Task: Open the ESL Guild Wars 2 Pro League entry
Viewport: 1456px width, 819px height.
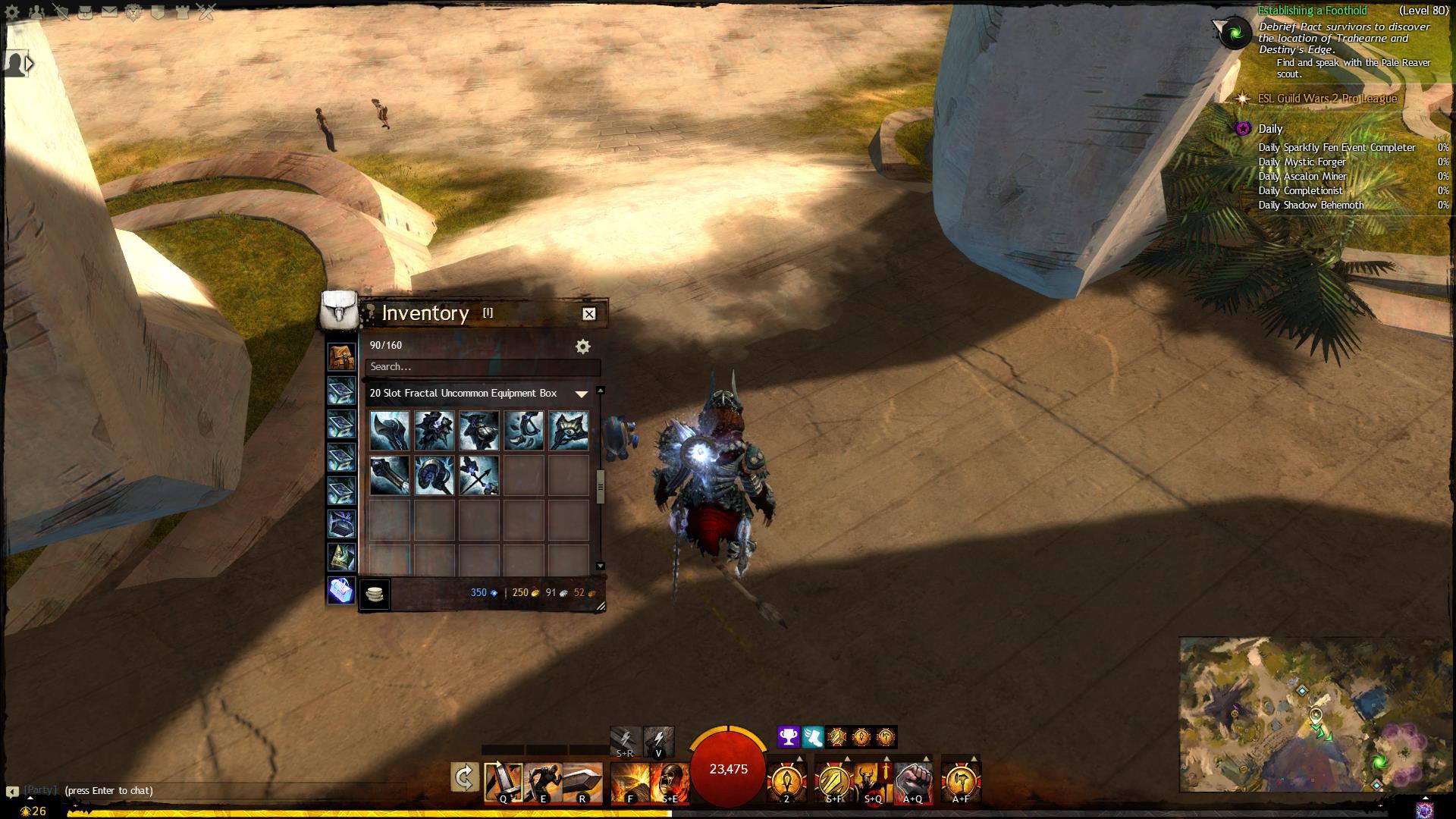Action: pos(1326,99)
